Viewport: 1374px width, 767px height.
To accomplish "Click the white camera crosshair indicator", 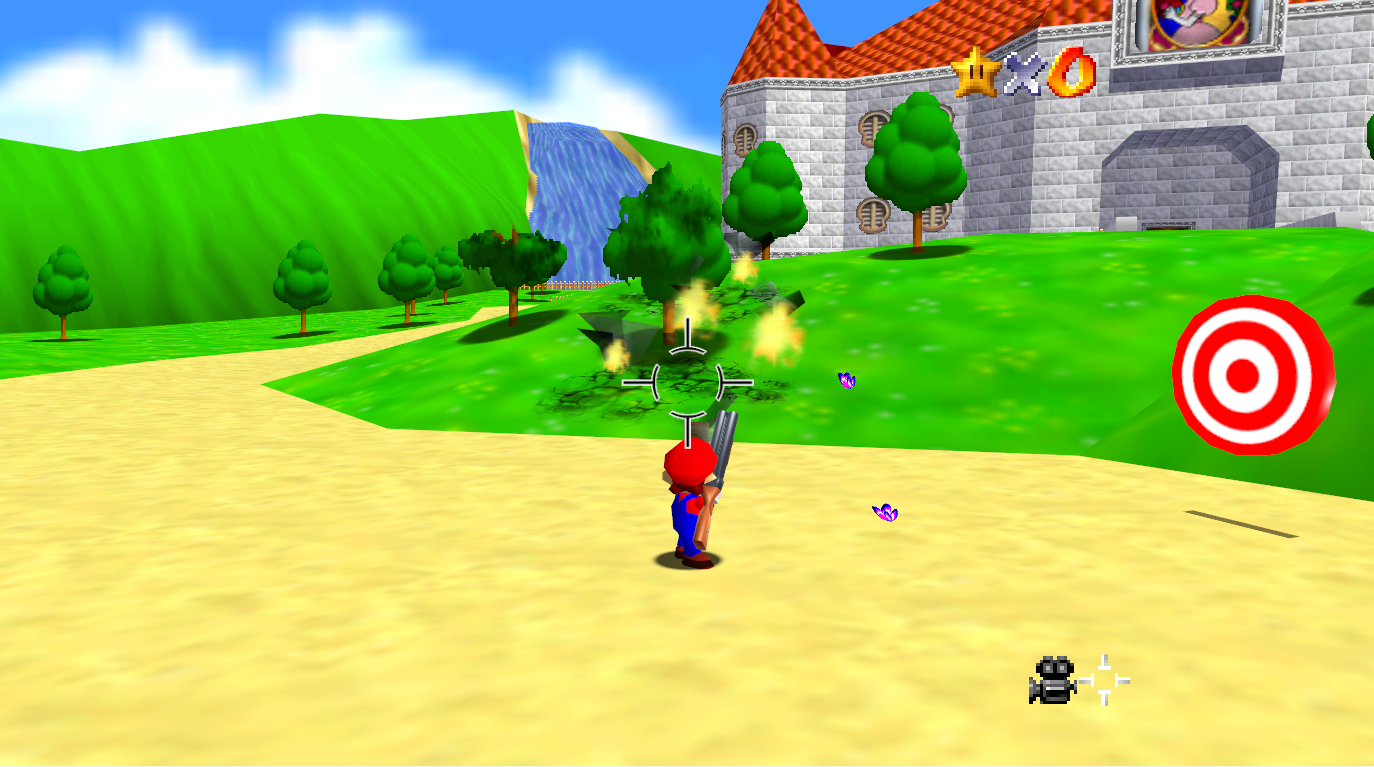I will [x=1103, y=679].
